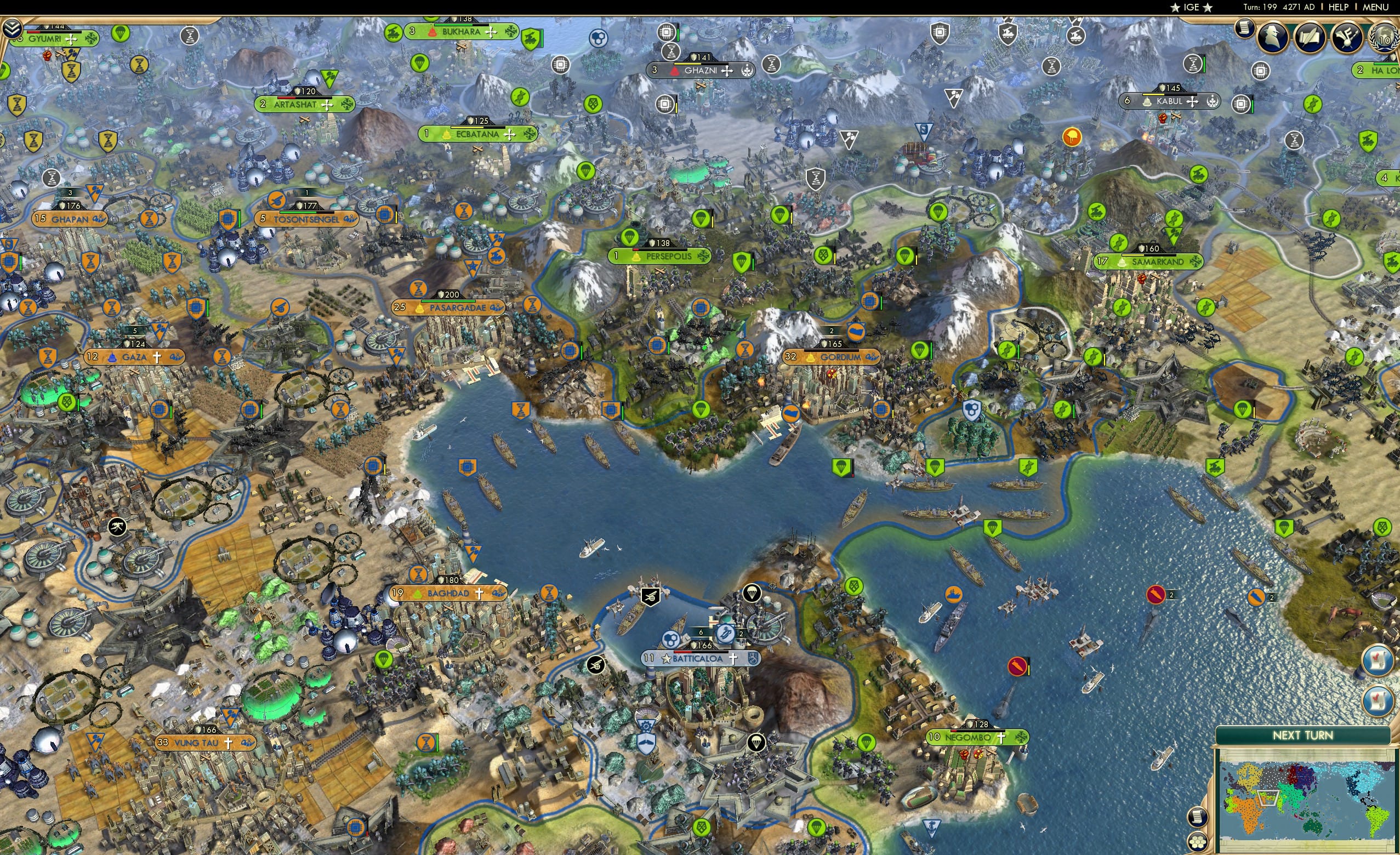Open the MENU from the top bar
Image resolution: width=1400 pixels, height=855 pixels.
click(x=1376, y=7)
